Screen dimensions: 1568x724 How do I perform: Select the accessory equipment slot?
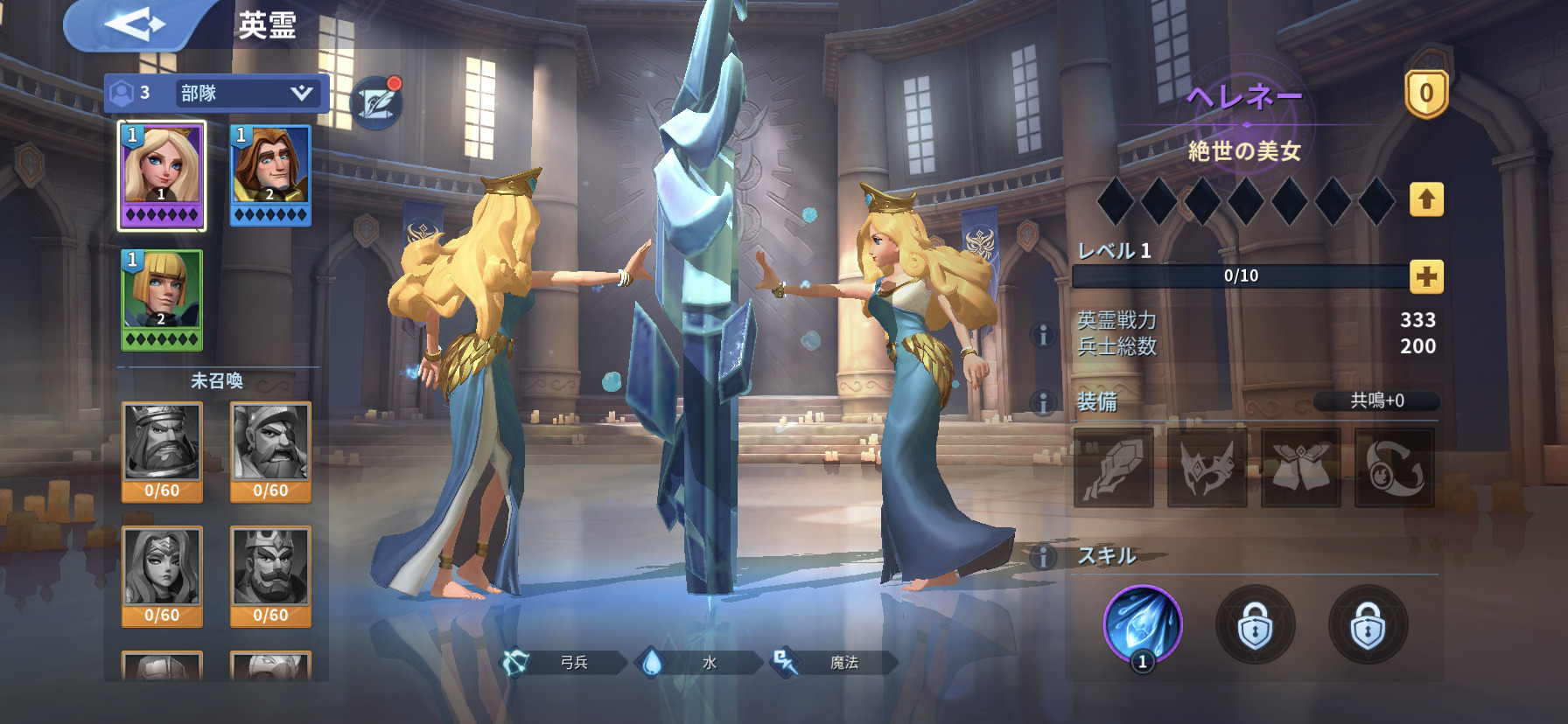tap(1394, 468)
